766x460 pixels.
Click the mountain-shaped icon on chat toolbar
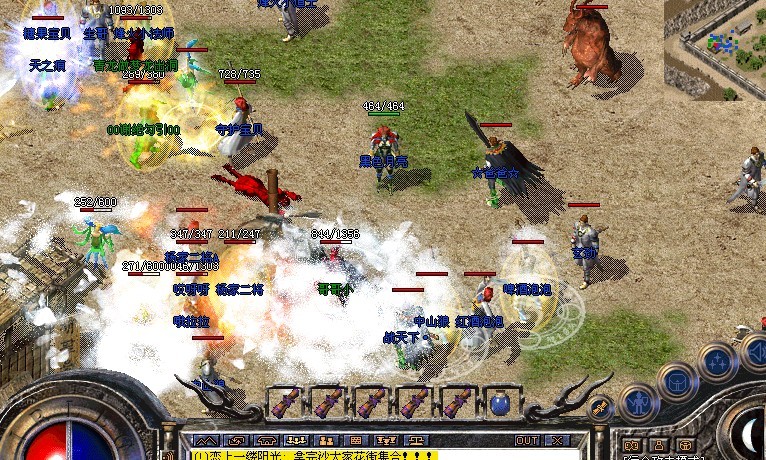[205, 440]
